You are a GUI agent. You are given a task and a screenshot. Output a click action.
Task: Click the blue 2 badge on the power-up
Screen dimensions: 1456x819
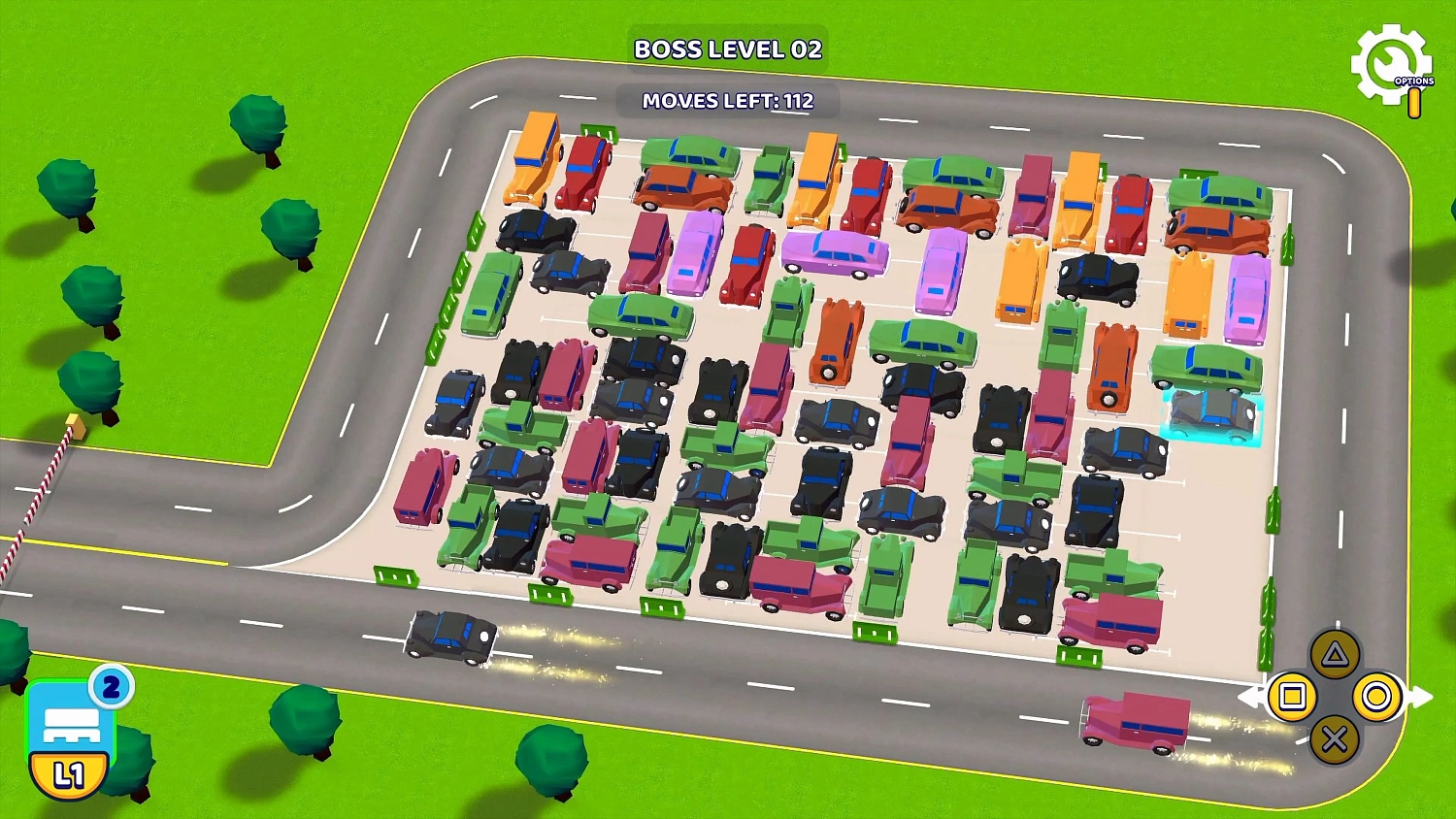tap(110, 686)
